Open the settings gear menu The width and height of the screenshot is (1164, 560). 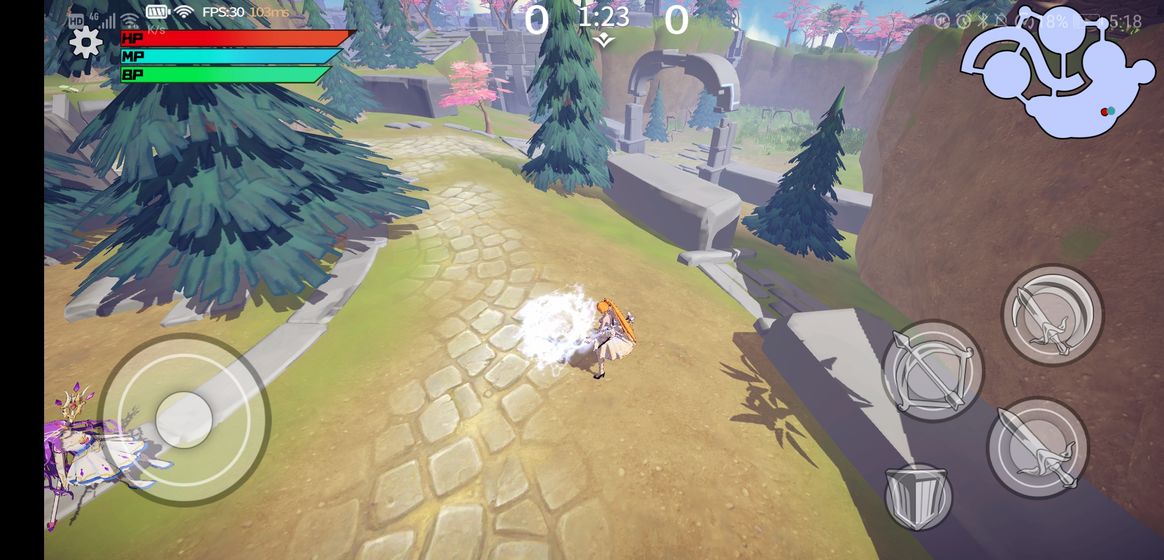85,42
